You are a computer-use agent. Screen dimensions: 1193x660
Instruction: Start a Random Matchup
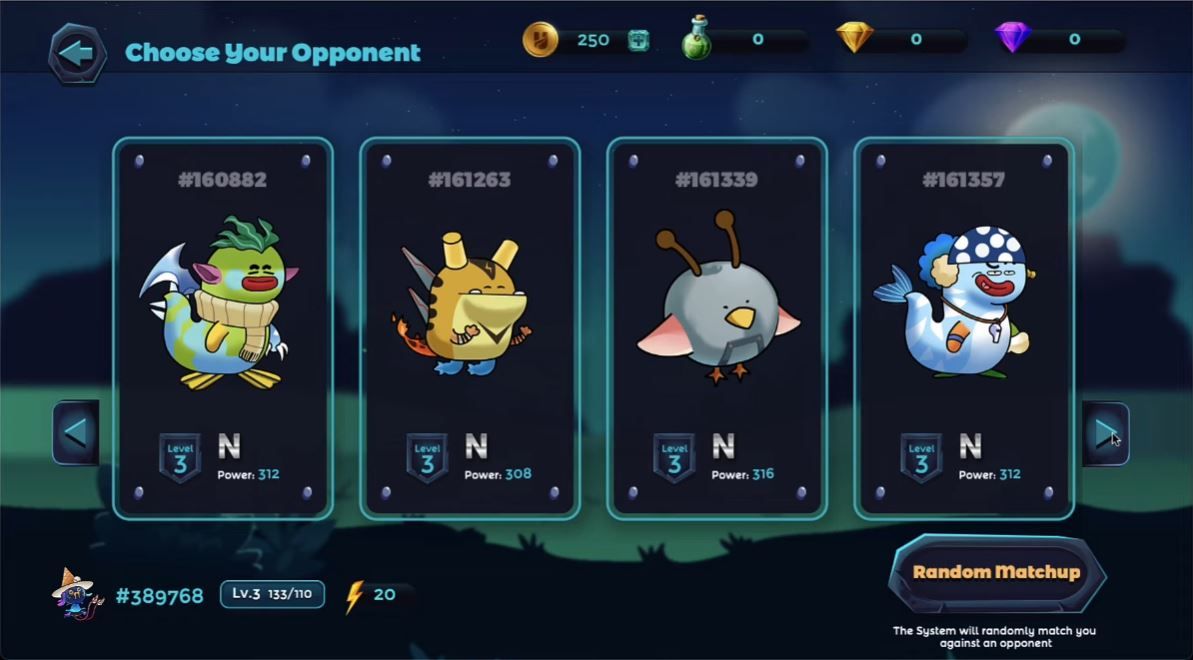click(996, 573)
